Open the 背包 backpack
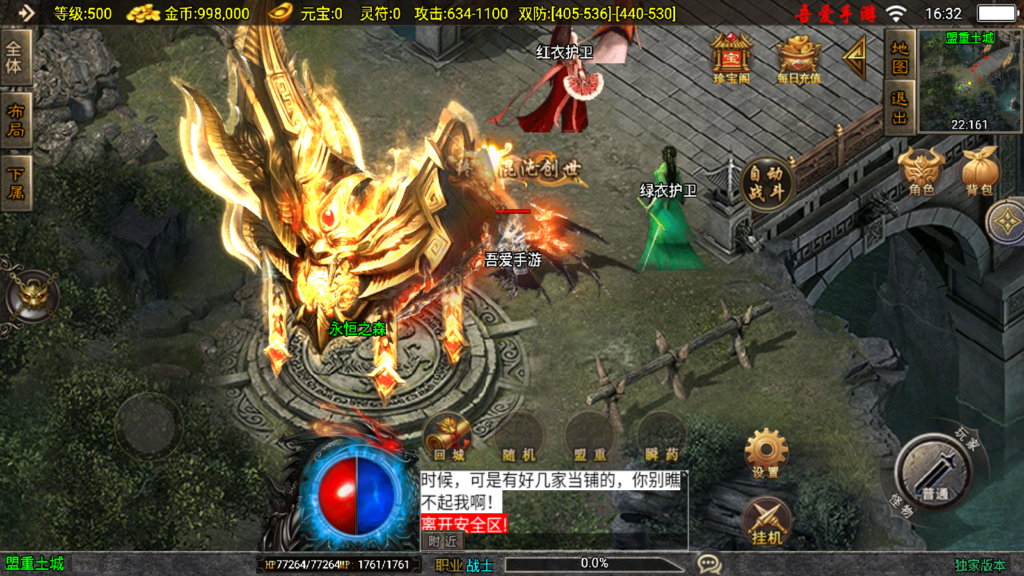Image resolution: width=1024 pixels, height=576 pixels. 979,172
